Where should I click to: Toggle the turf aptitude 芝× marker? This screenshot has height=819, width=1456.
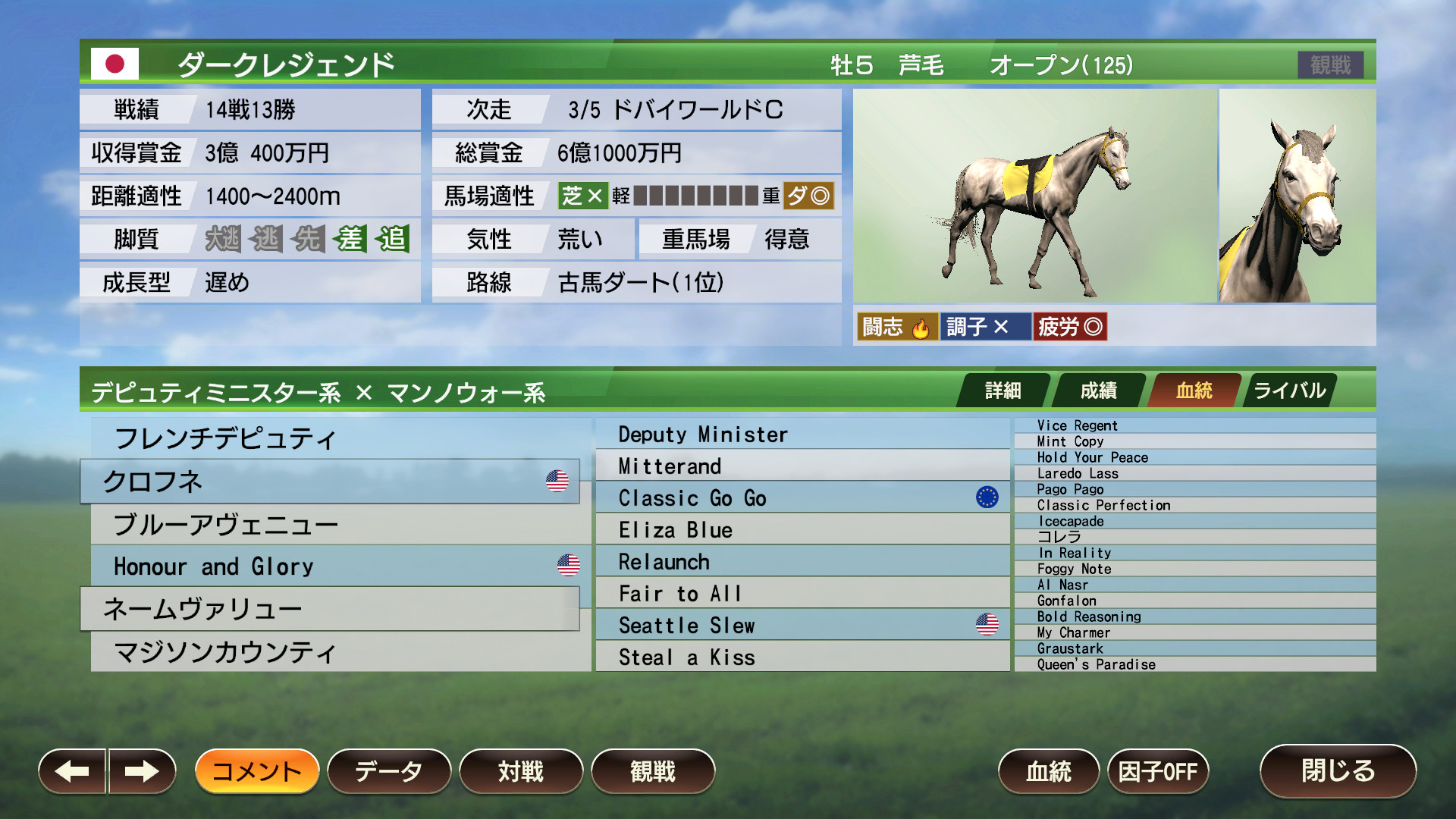(582, 196)
